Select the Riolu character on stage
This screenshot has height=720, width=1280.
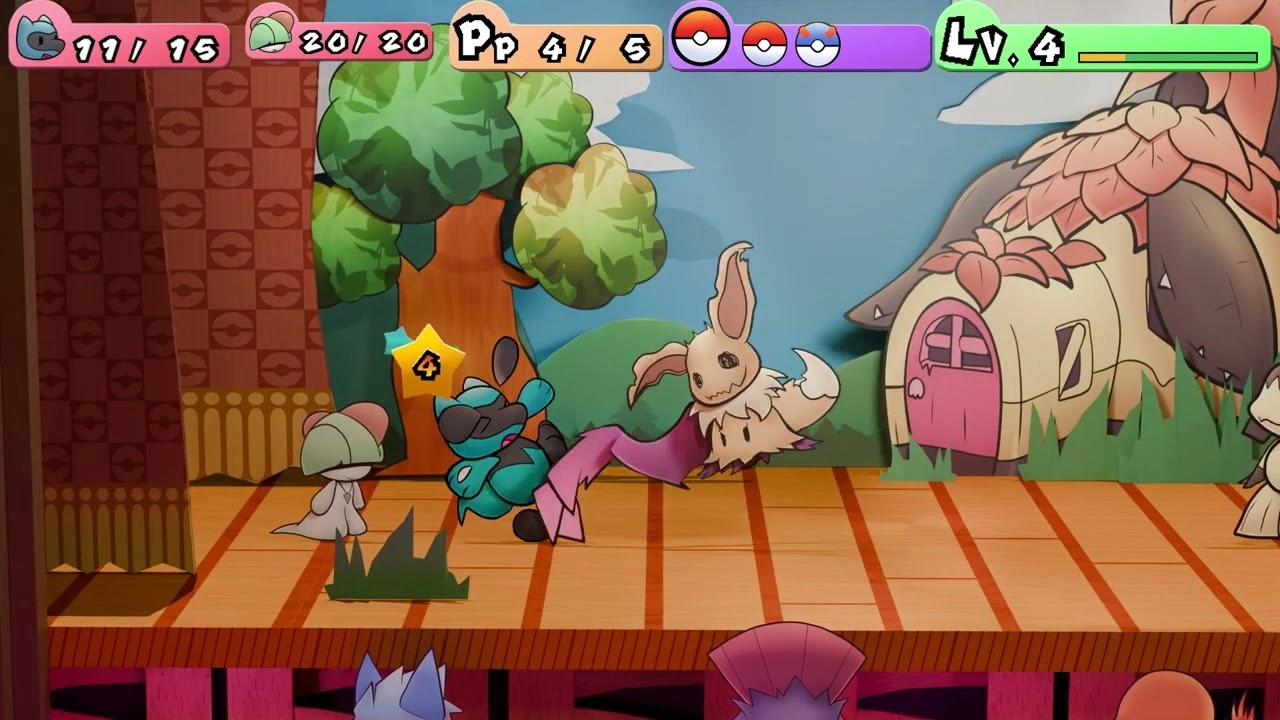pyautogui.click(x=500, y=450)
